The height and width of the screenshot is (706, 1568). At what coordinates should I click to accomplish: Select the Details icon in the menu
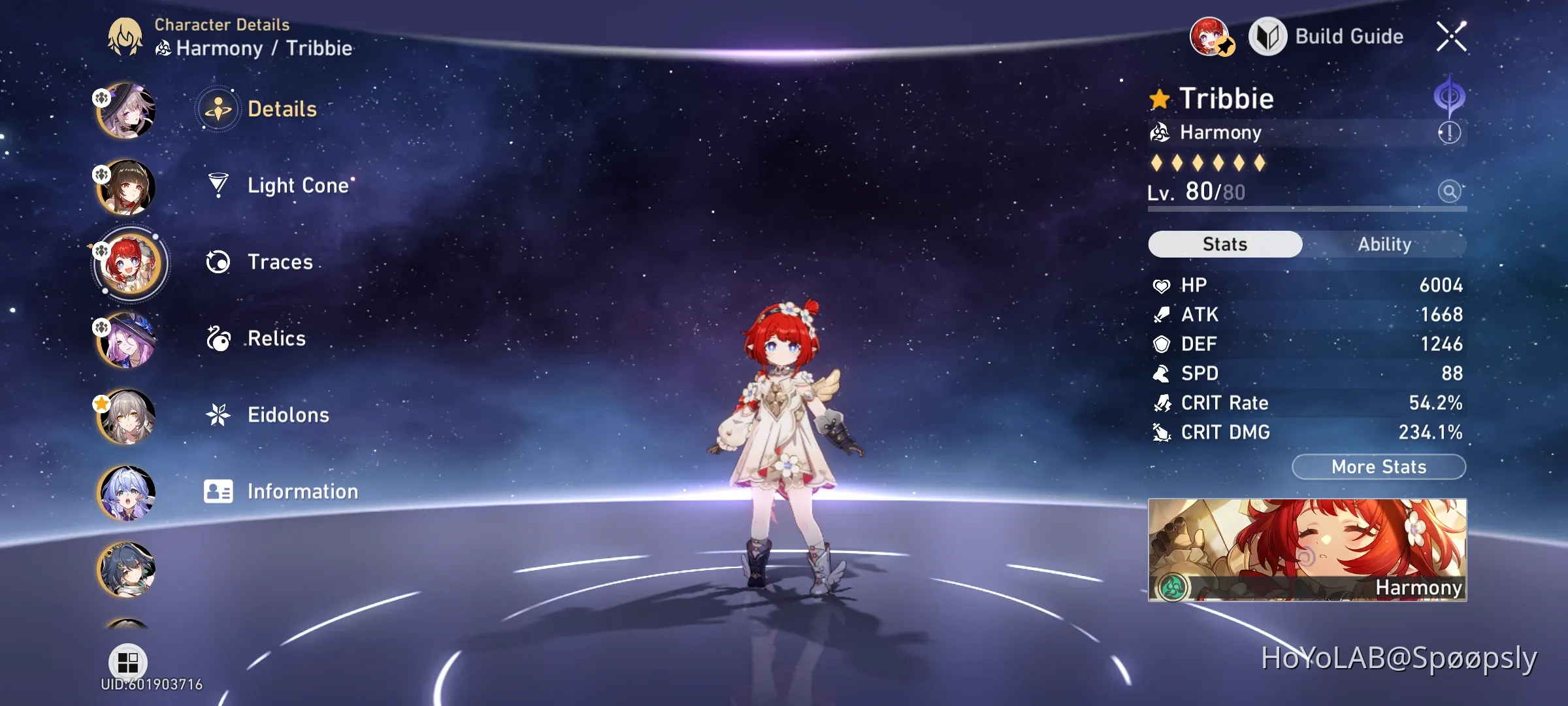217,109
